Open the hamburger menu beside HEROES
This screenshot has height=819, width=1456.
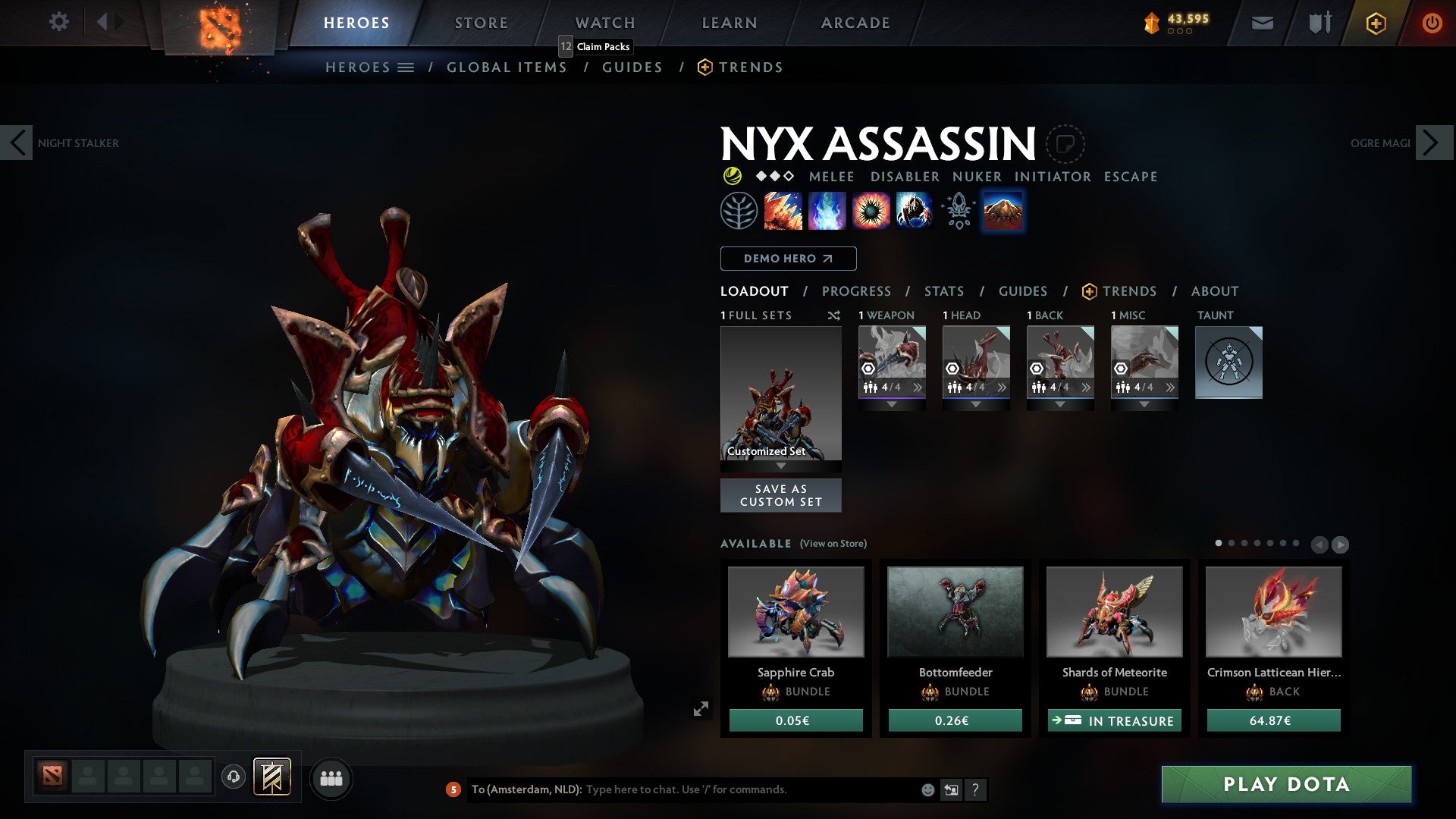tap(407, 67)
